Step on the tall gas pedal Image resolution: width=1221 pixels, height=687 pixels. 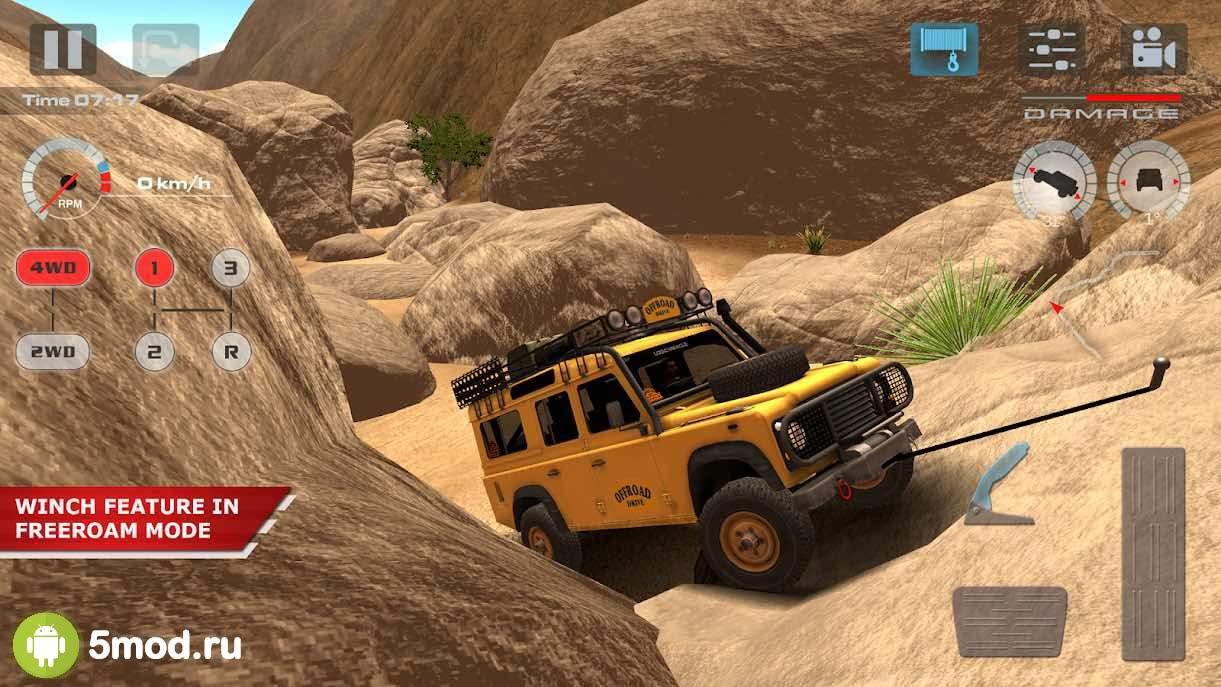1152,553
